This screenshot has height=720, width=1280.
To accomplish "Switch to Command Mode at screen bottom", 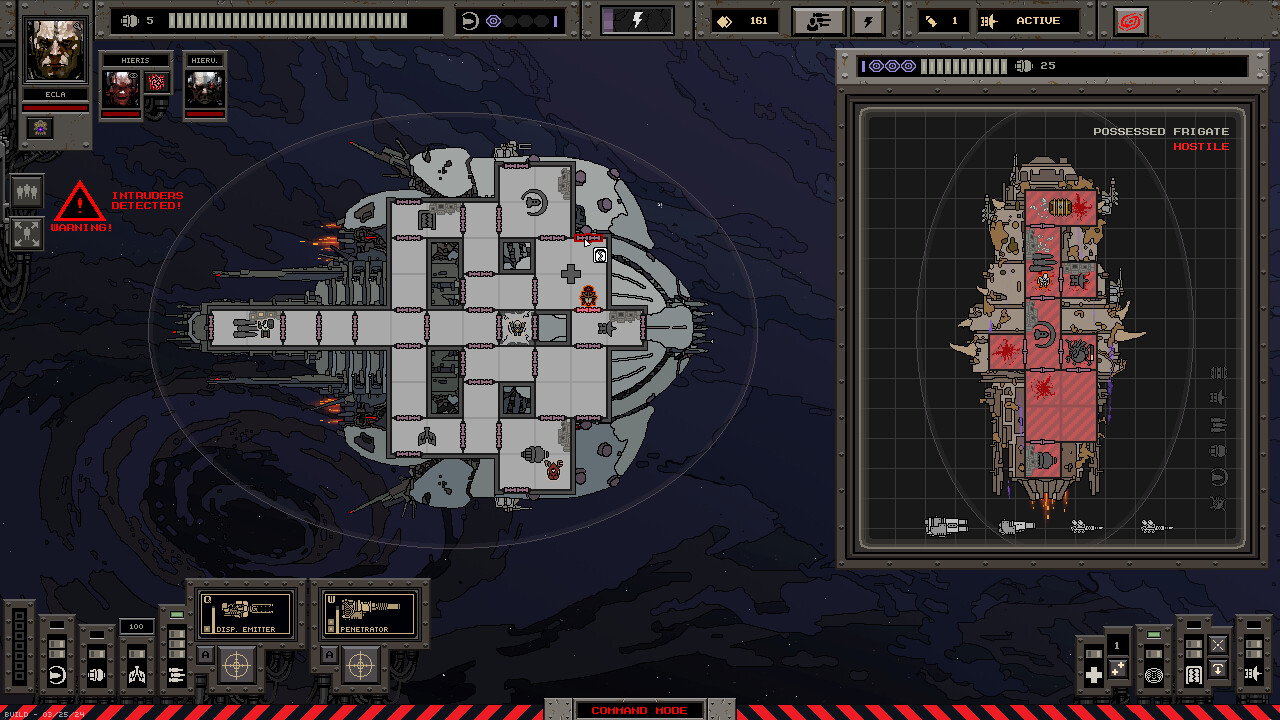I will 640,710.
